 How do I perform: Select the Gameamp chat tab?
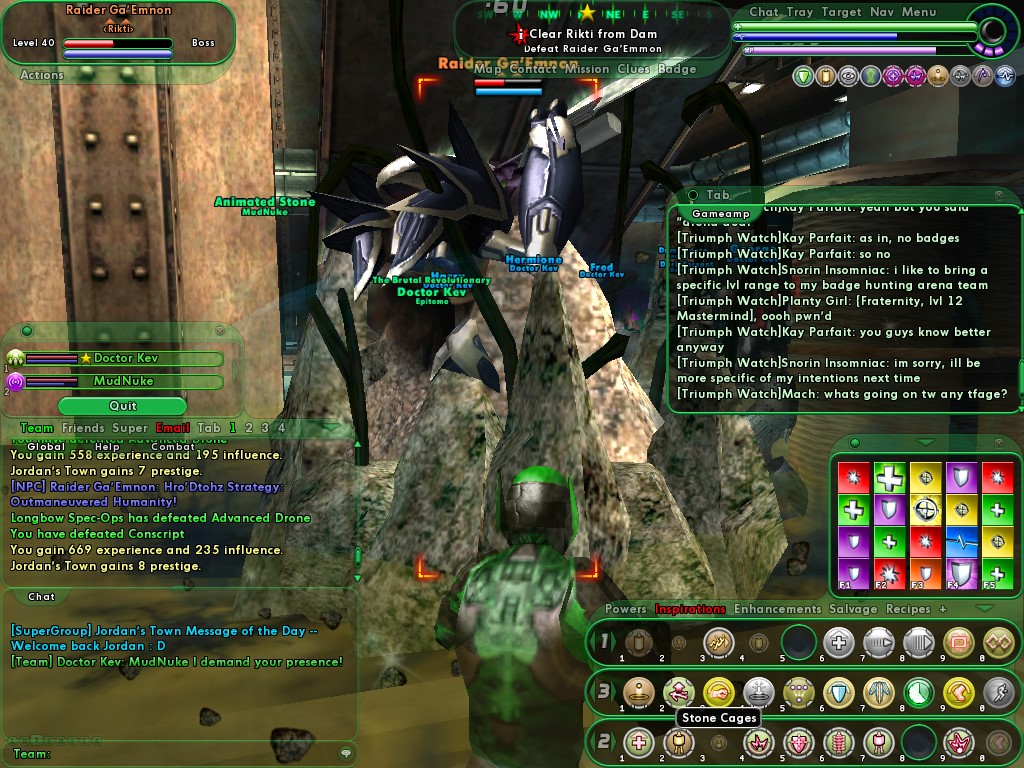[720, 214]
